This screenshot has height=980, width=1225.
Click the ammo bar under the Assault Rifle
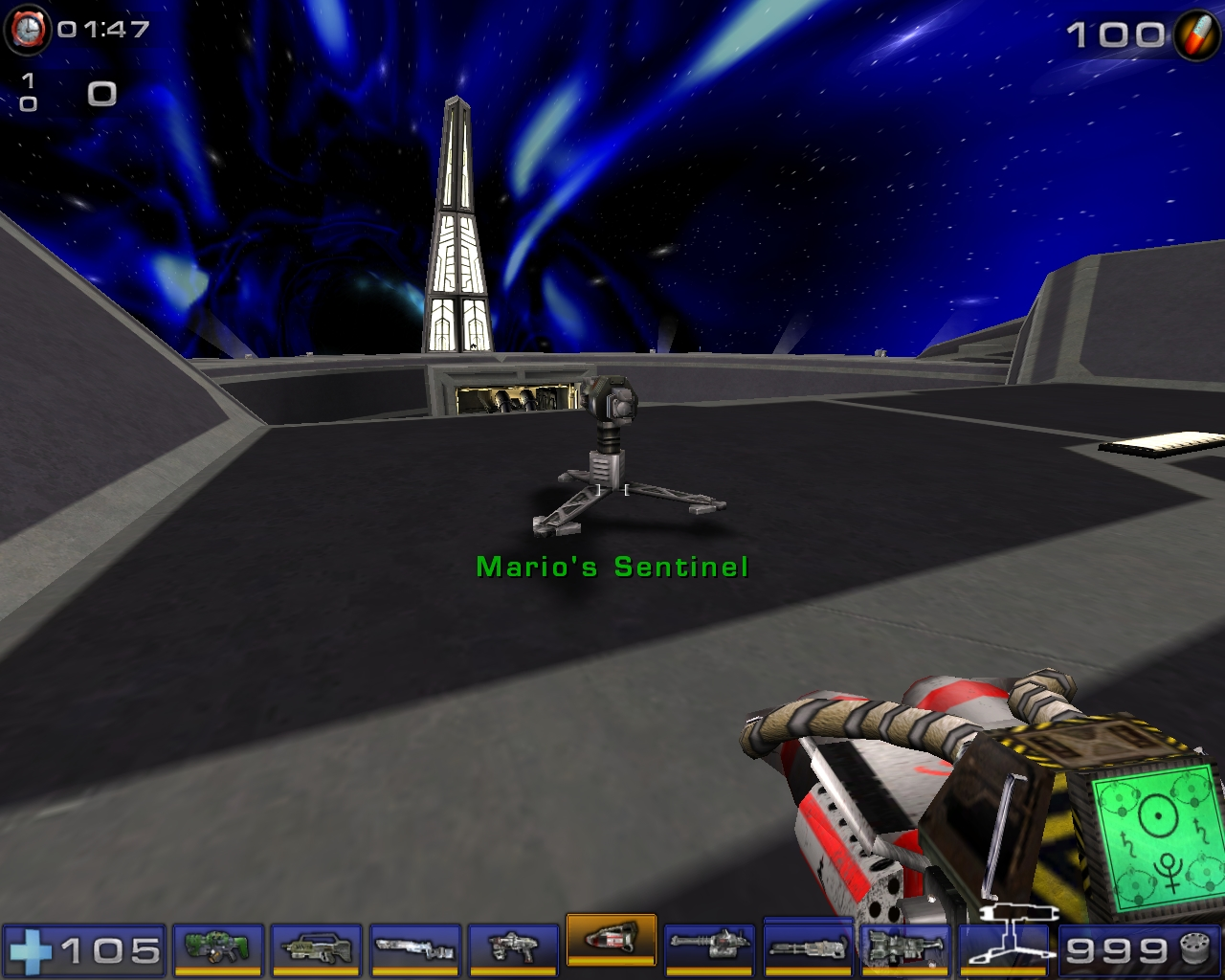[x=316, y=971]
